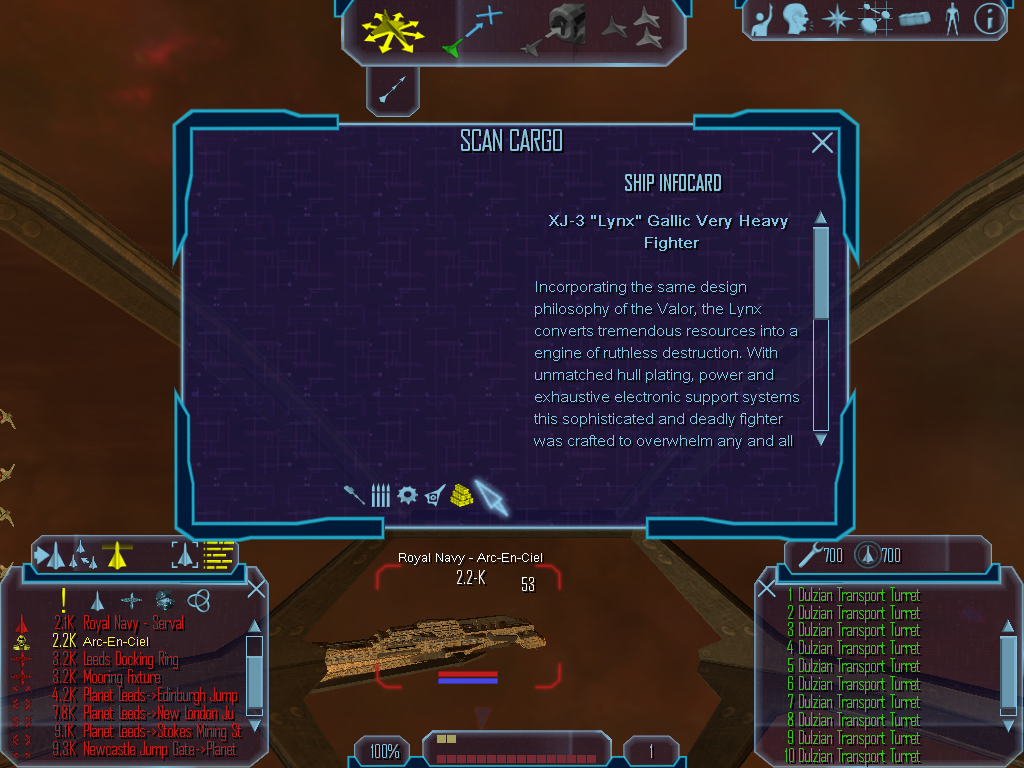Image resolution: width=1024 pixels, height=768 pixels.
Task: Select weapon 1 Dulzian Transport Turret
Action: click(x=858, y=595)
